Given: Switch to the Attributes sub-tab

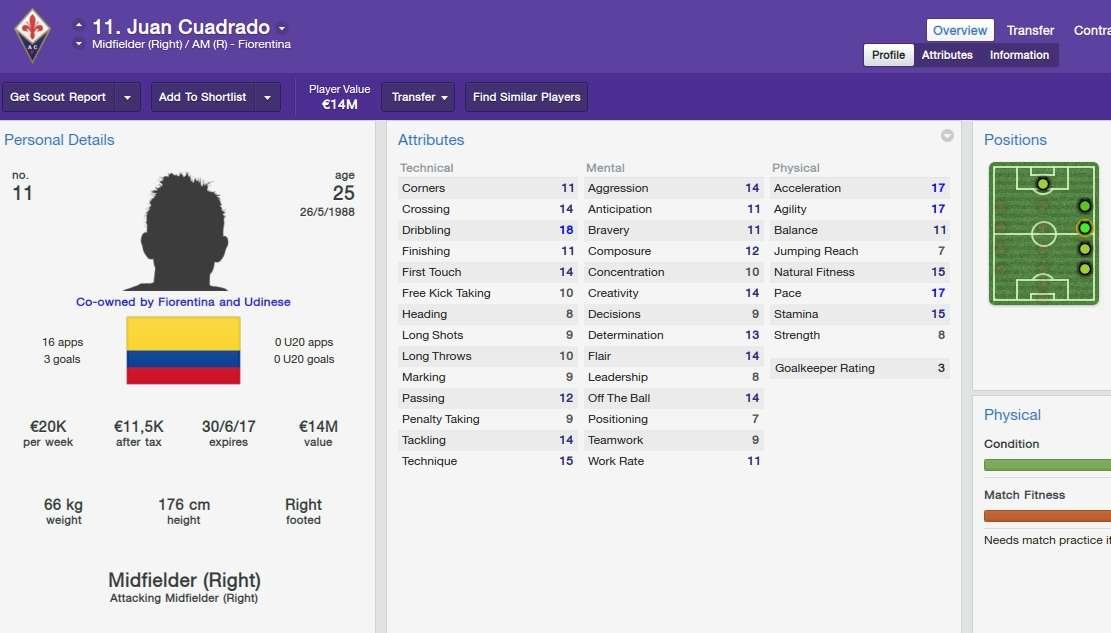Looking at the screenshot, I should [x=947, y=55].
